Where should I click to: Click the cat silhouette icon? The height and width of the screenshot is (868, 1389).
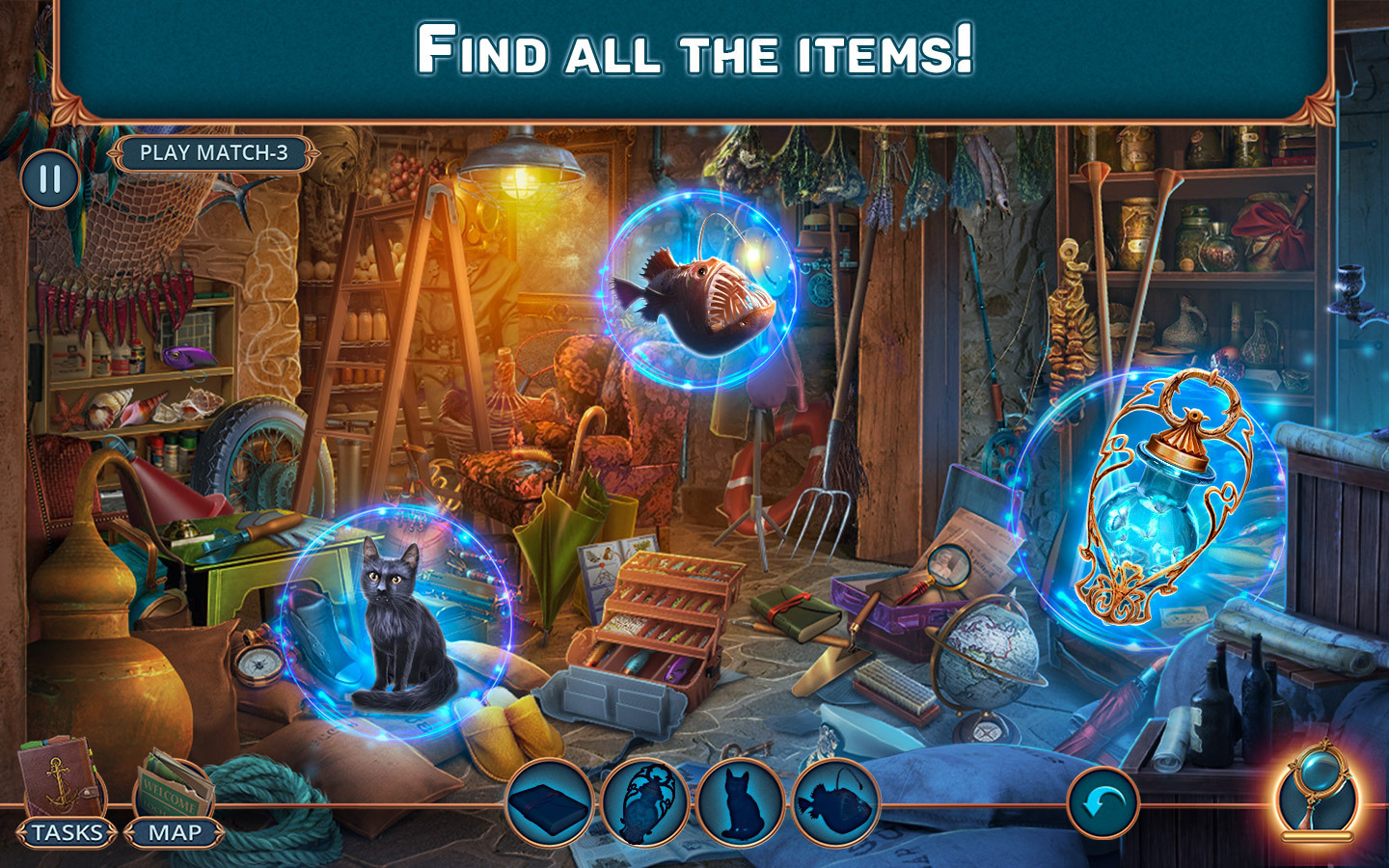click(x=739, y=806)
